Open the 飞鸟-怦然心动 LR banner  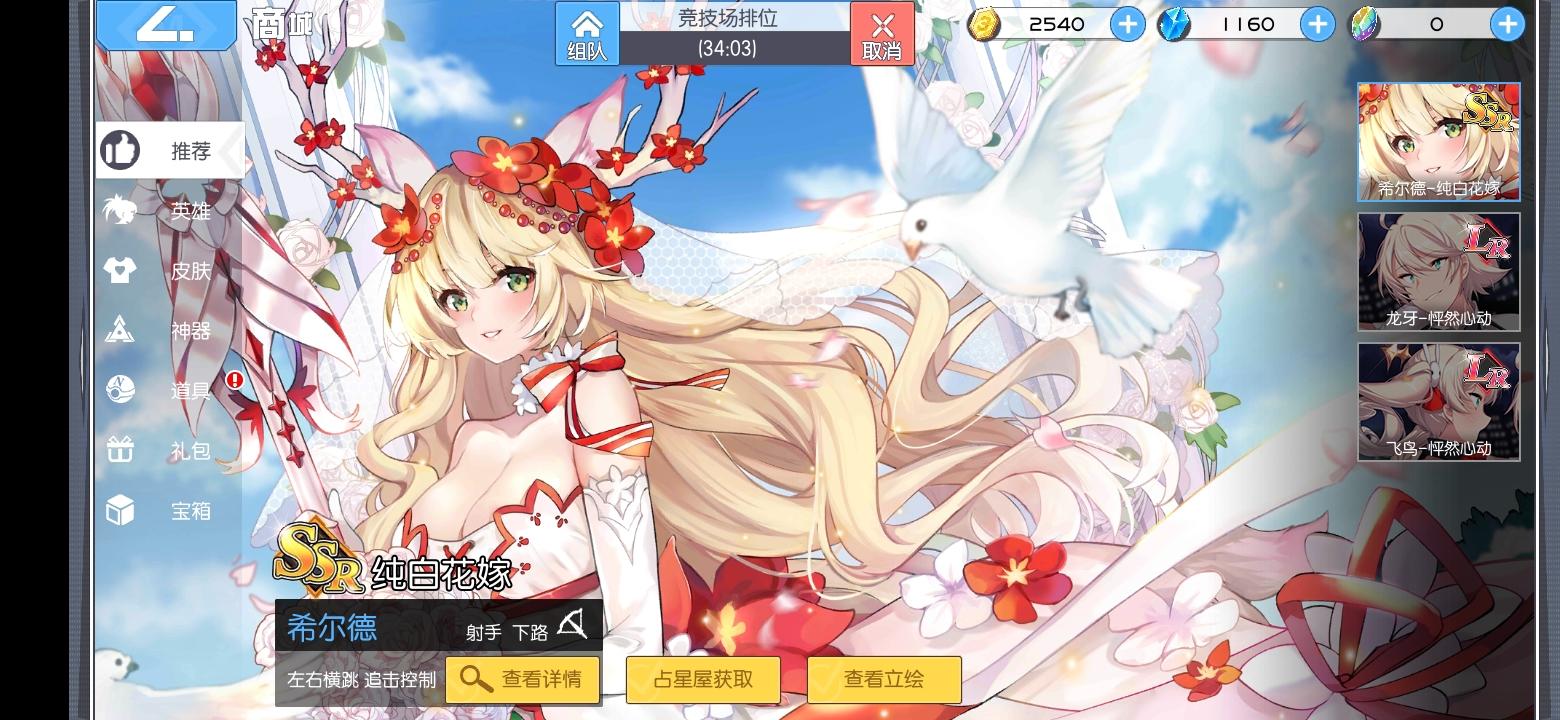tap(1437, 400)
